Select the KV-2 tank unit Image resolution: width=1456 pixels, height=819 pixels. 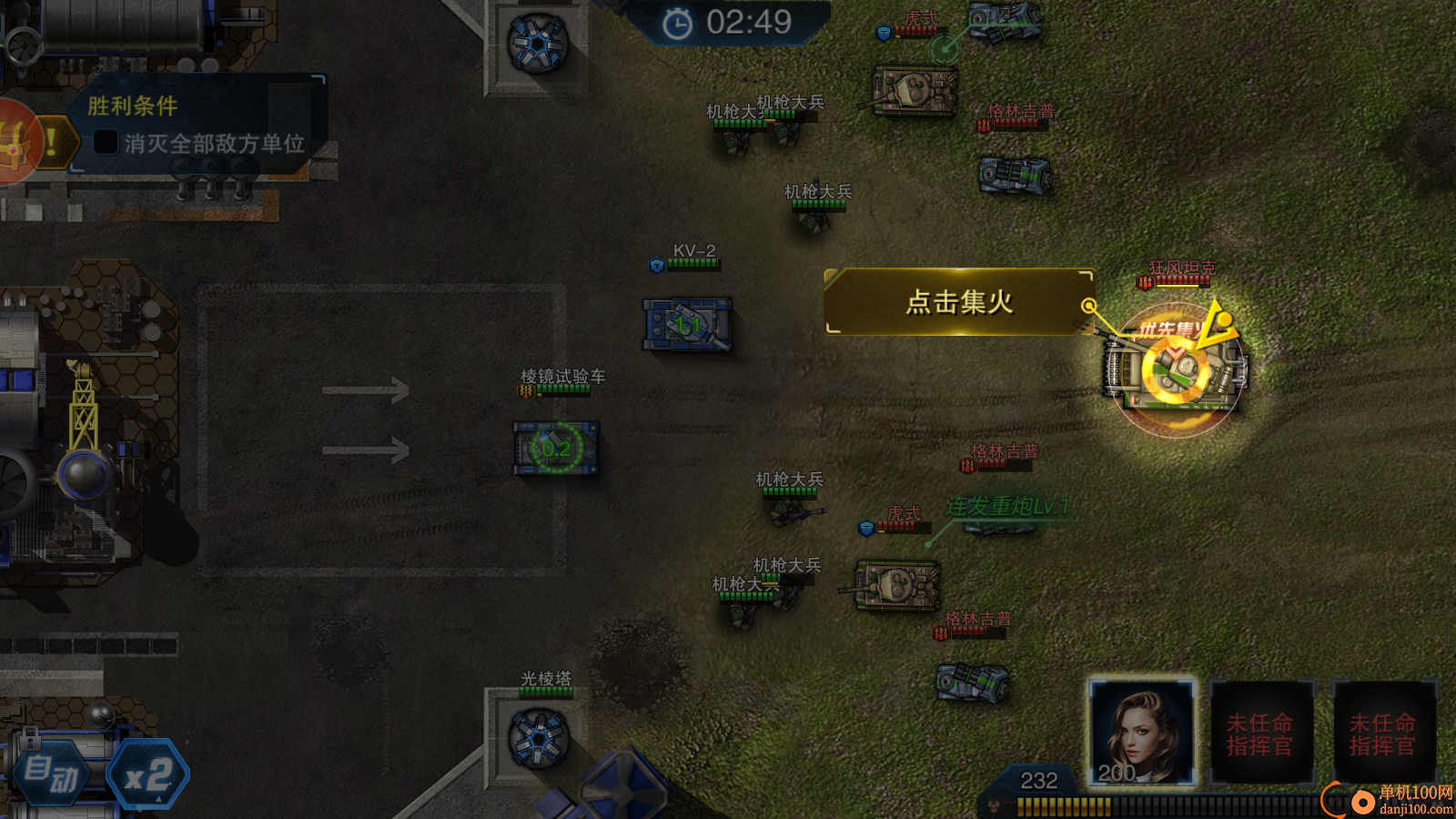(x=689, y=323)
